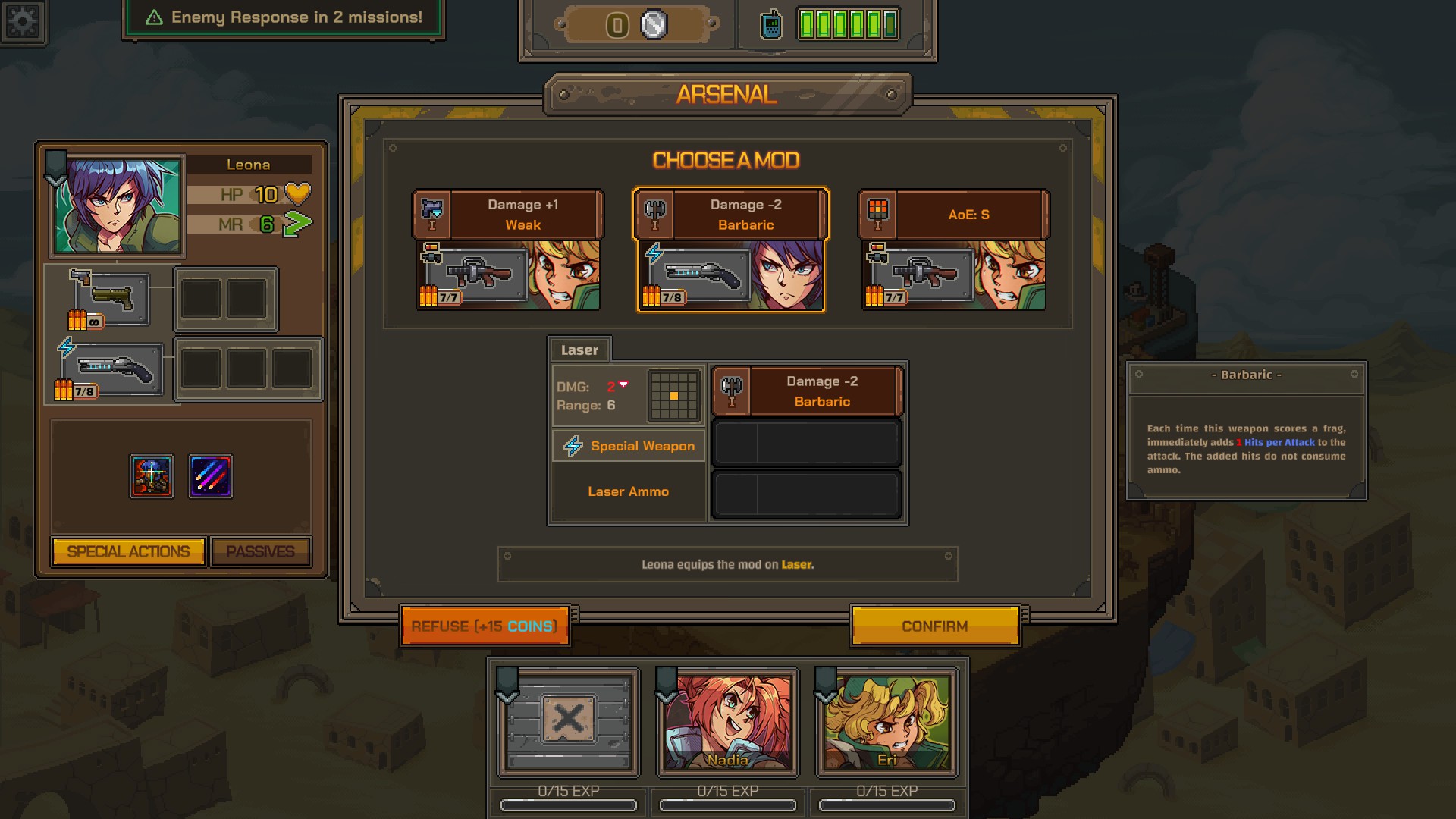
Task: Refuse the mod for 15 coins
Action: [x=485, y=626]
